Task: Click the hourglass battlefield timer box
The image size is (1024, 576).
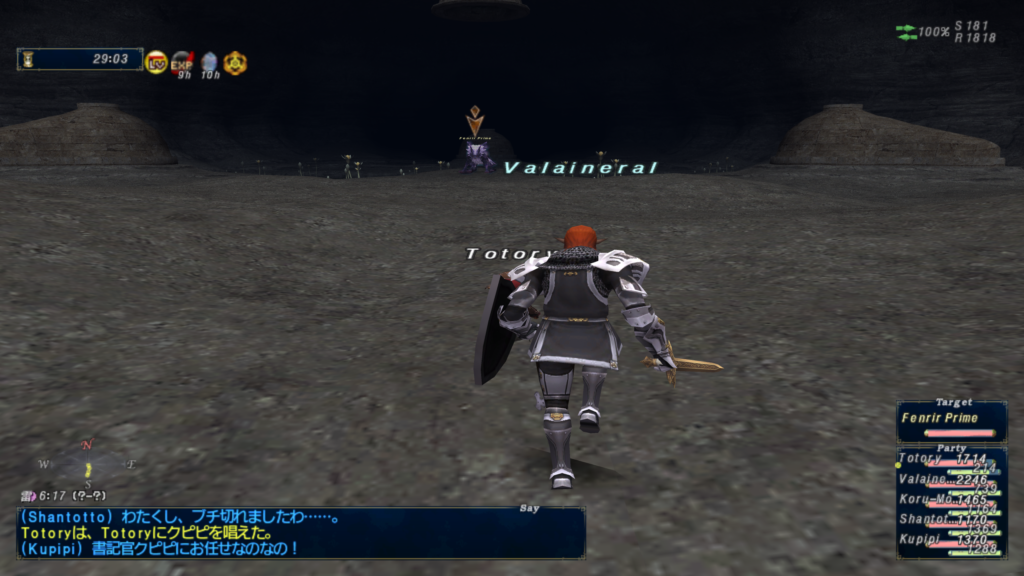Action: pos(79,59)
